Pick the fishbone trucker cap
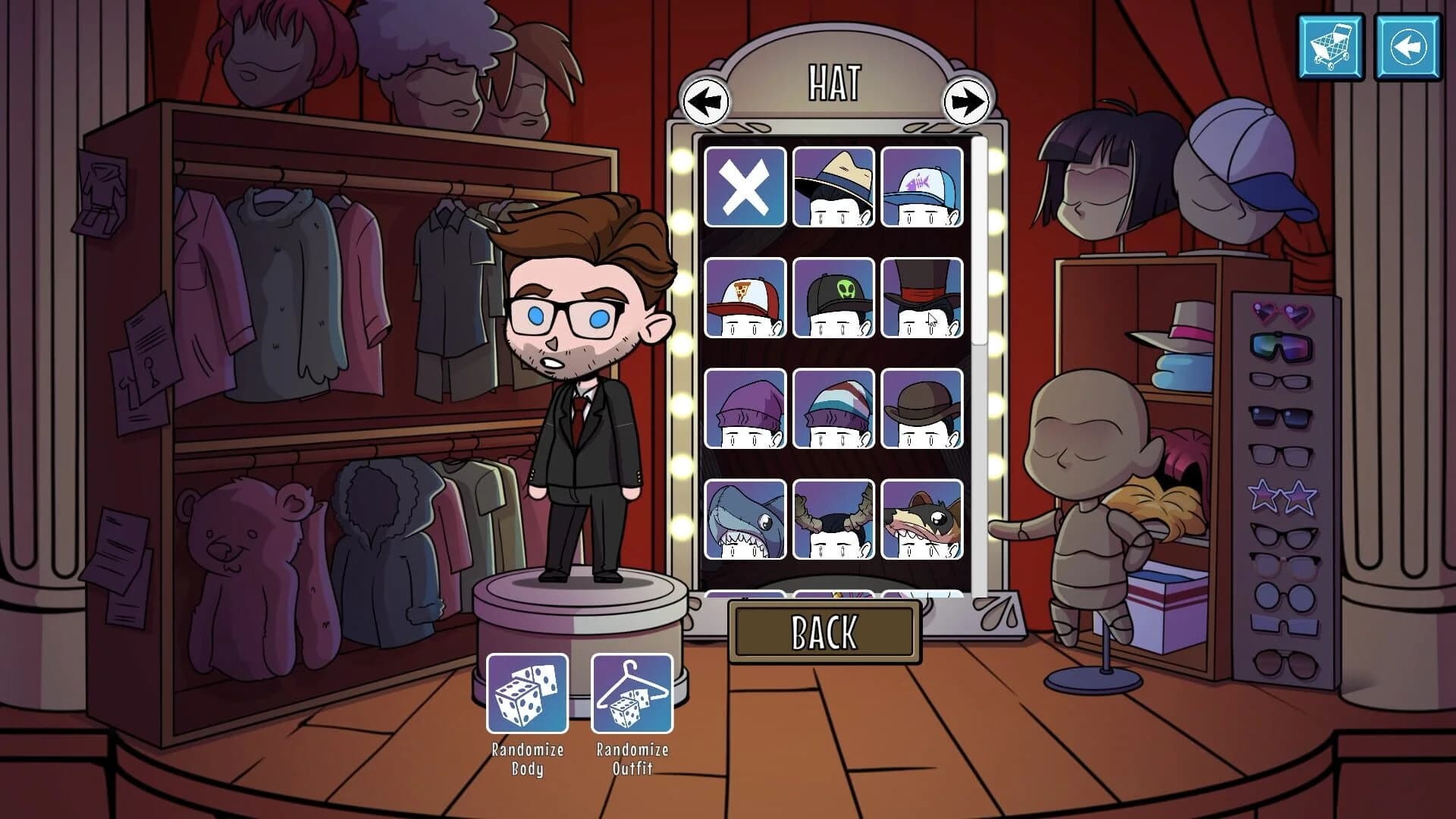Viewport: 1456px width, 819px height. tap(922, 187)
